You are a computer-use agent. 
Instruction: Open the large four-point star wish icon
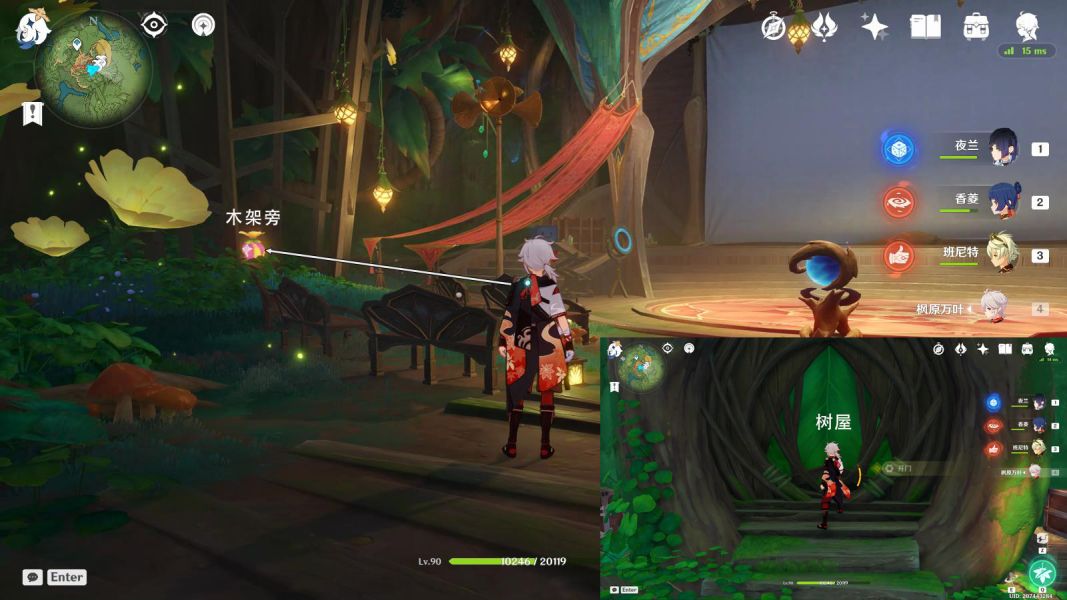pyautogui.click(x=875, y=27)
